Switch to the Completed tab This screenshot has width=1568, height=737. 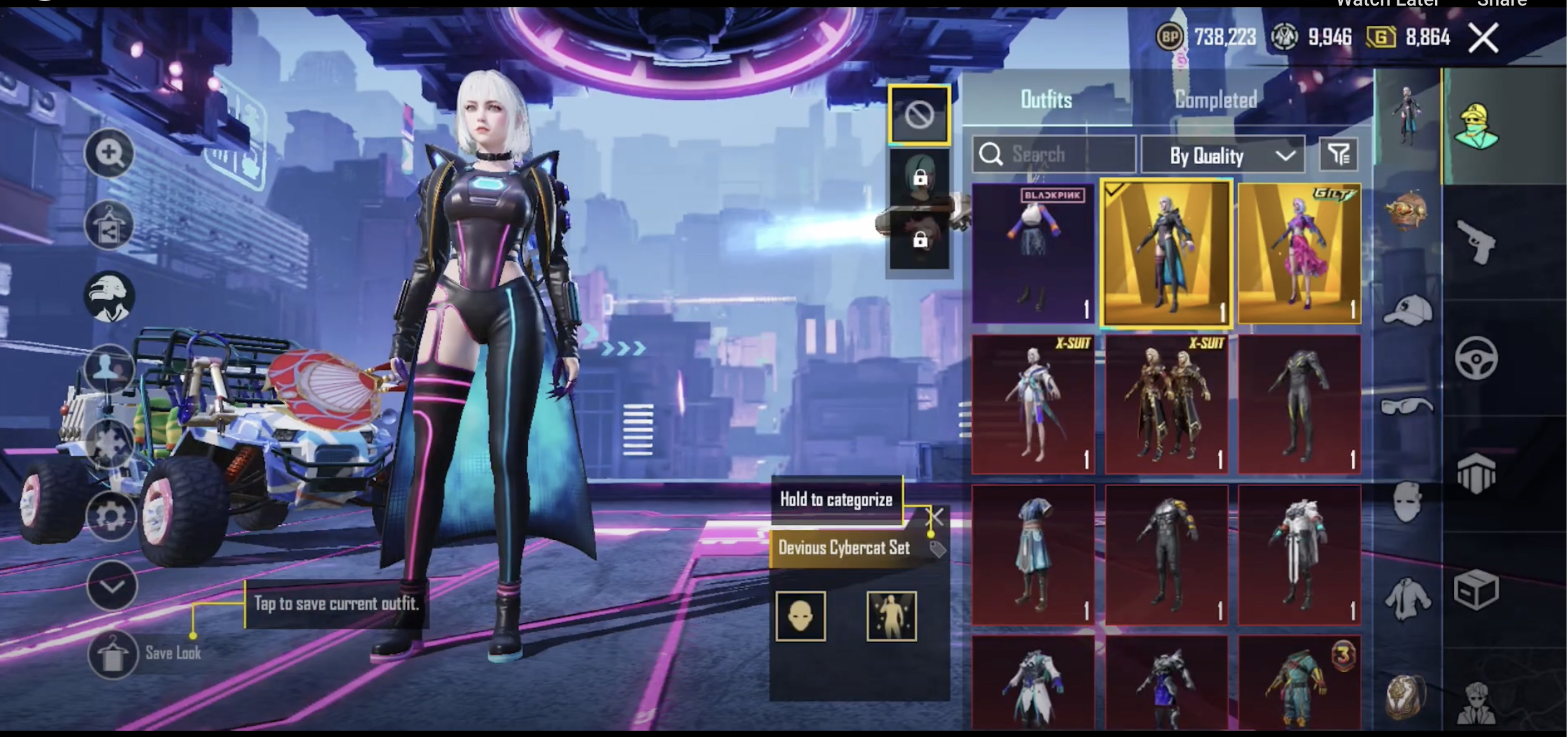click(x=1216, y=100)
